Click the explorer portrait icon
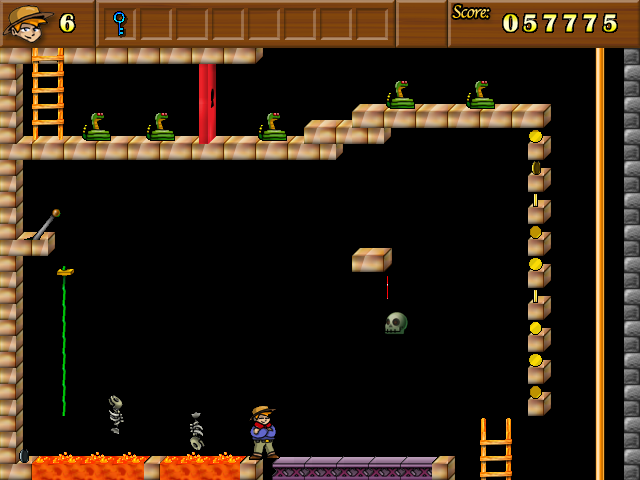 coord(27,23)
